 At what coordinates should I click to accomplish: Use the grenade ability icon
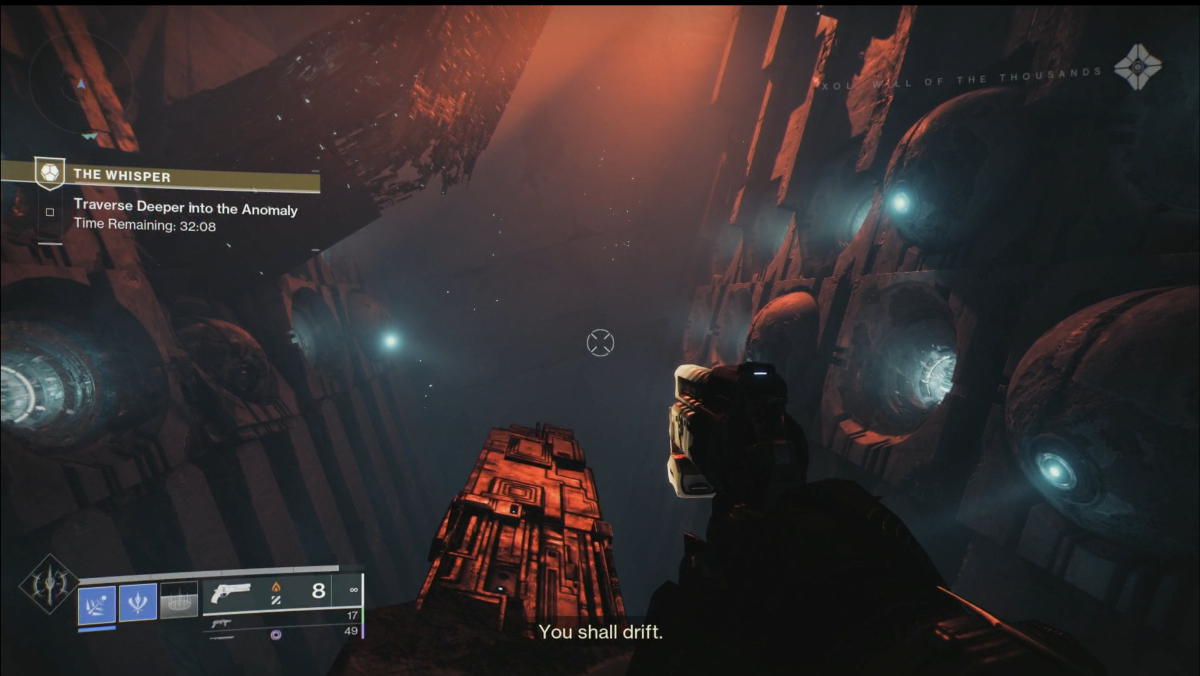coord(98,602)
